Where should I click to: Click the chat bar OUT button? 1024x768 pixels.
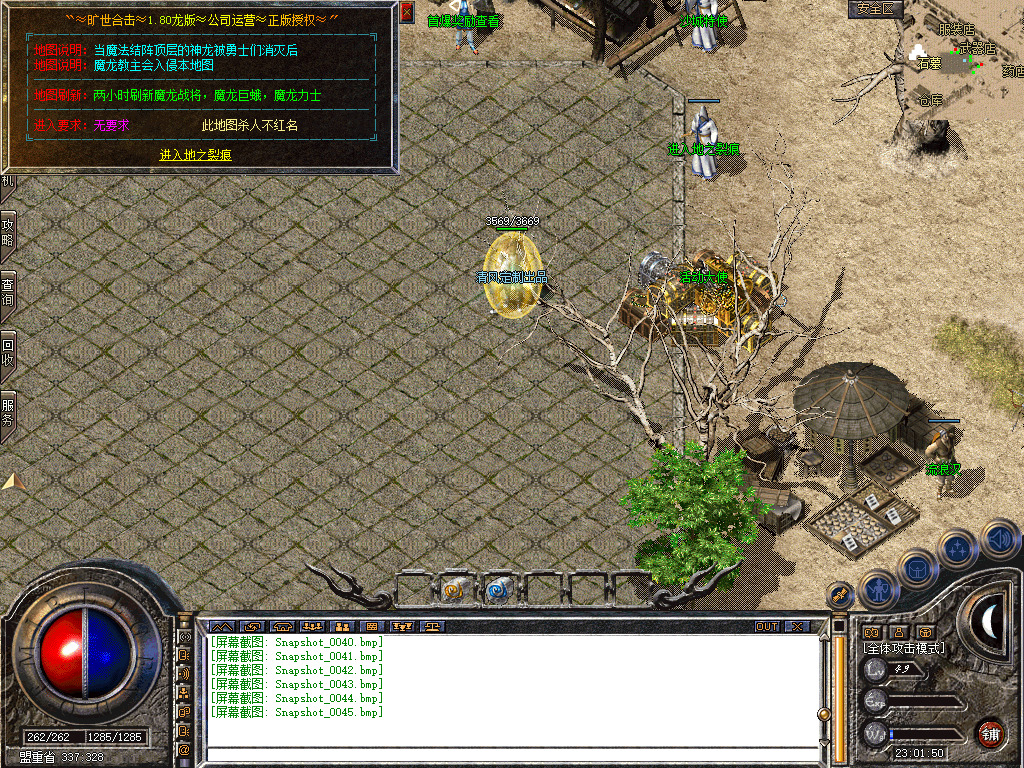pyautogui.click(x=767, y=627)
